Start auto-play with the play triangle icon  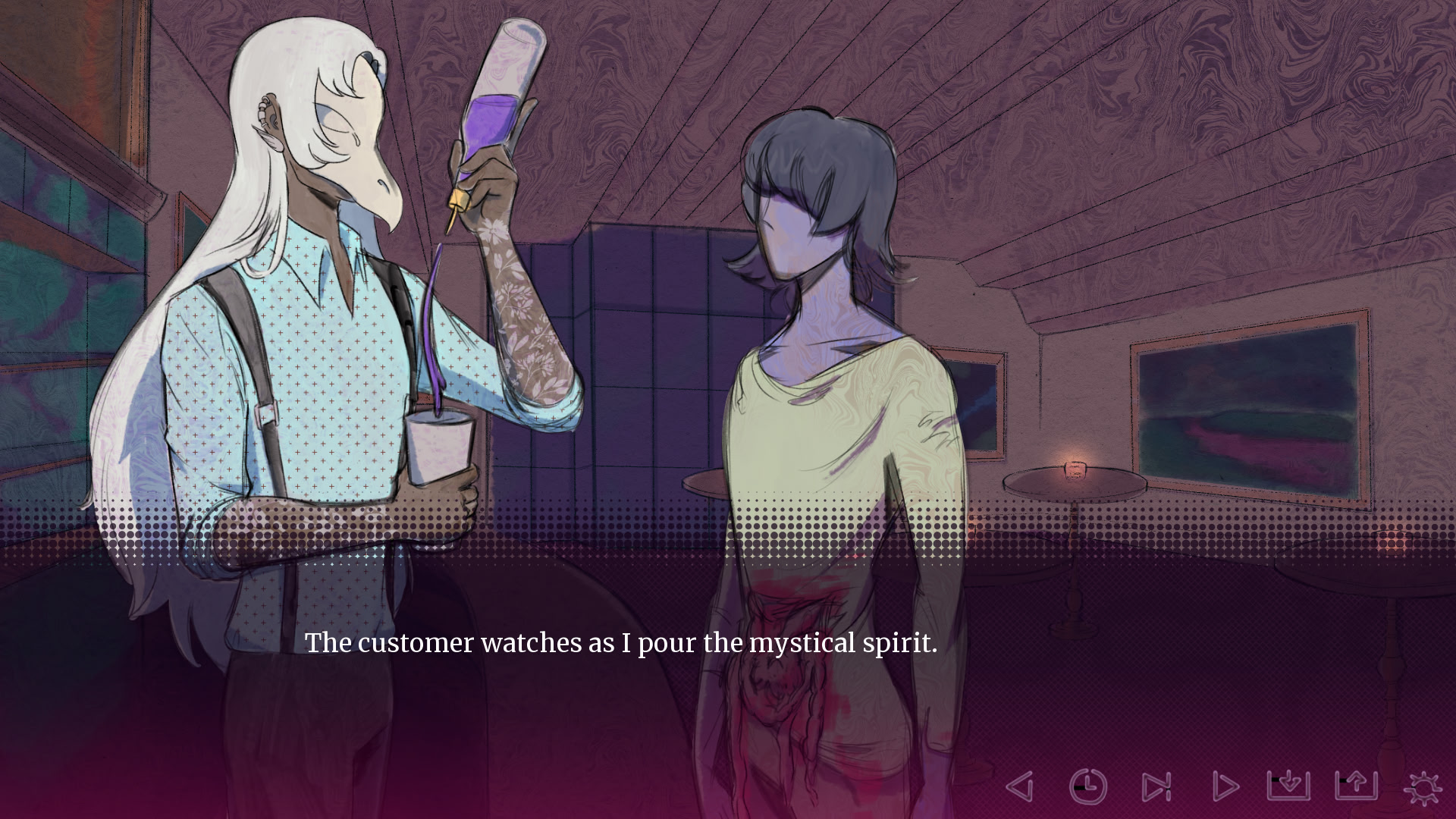[1224, 786]
